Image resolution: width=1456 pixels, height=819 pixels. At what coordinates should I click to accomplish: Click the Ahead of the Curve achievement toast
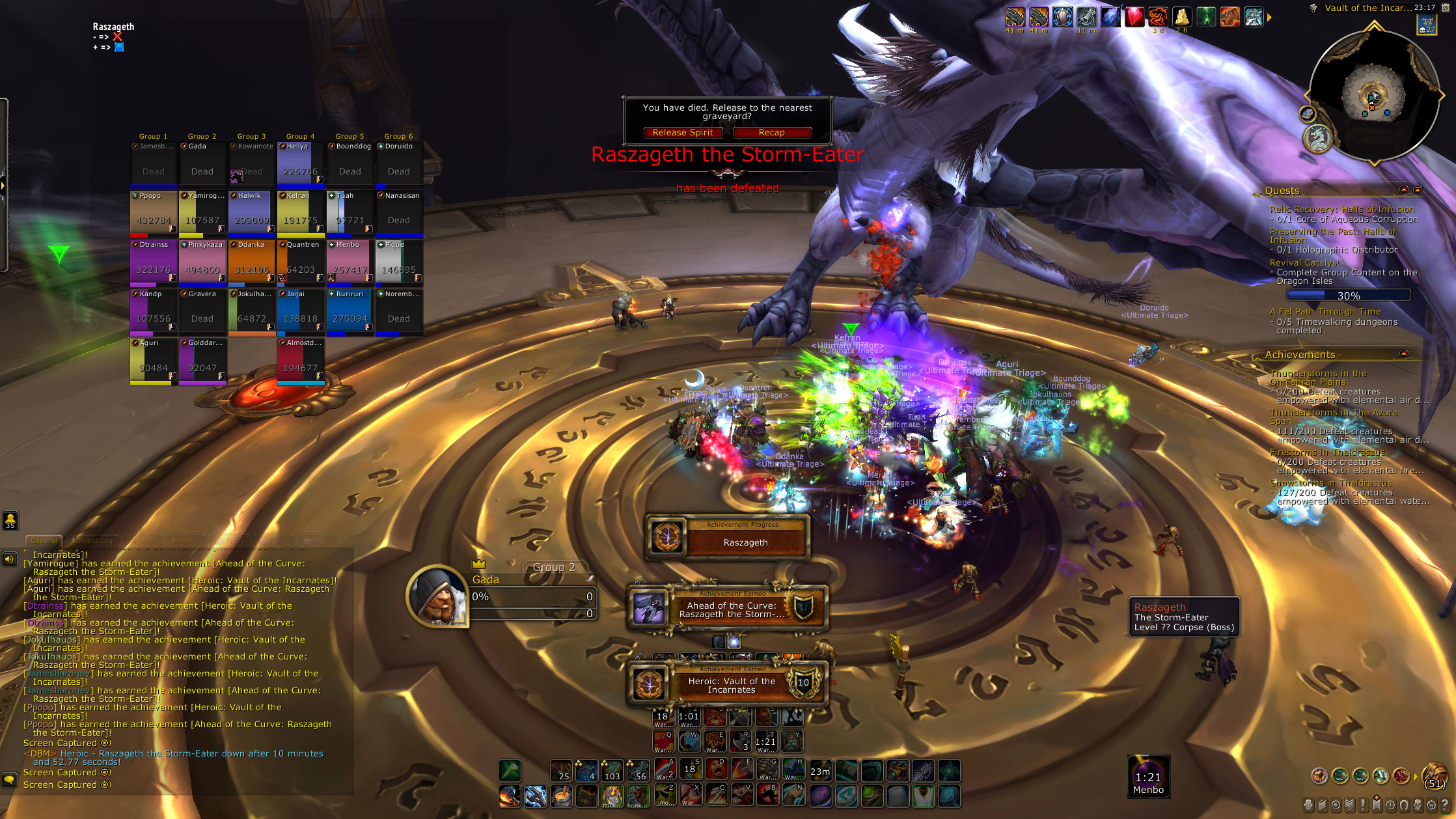point(728,609)
